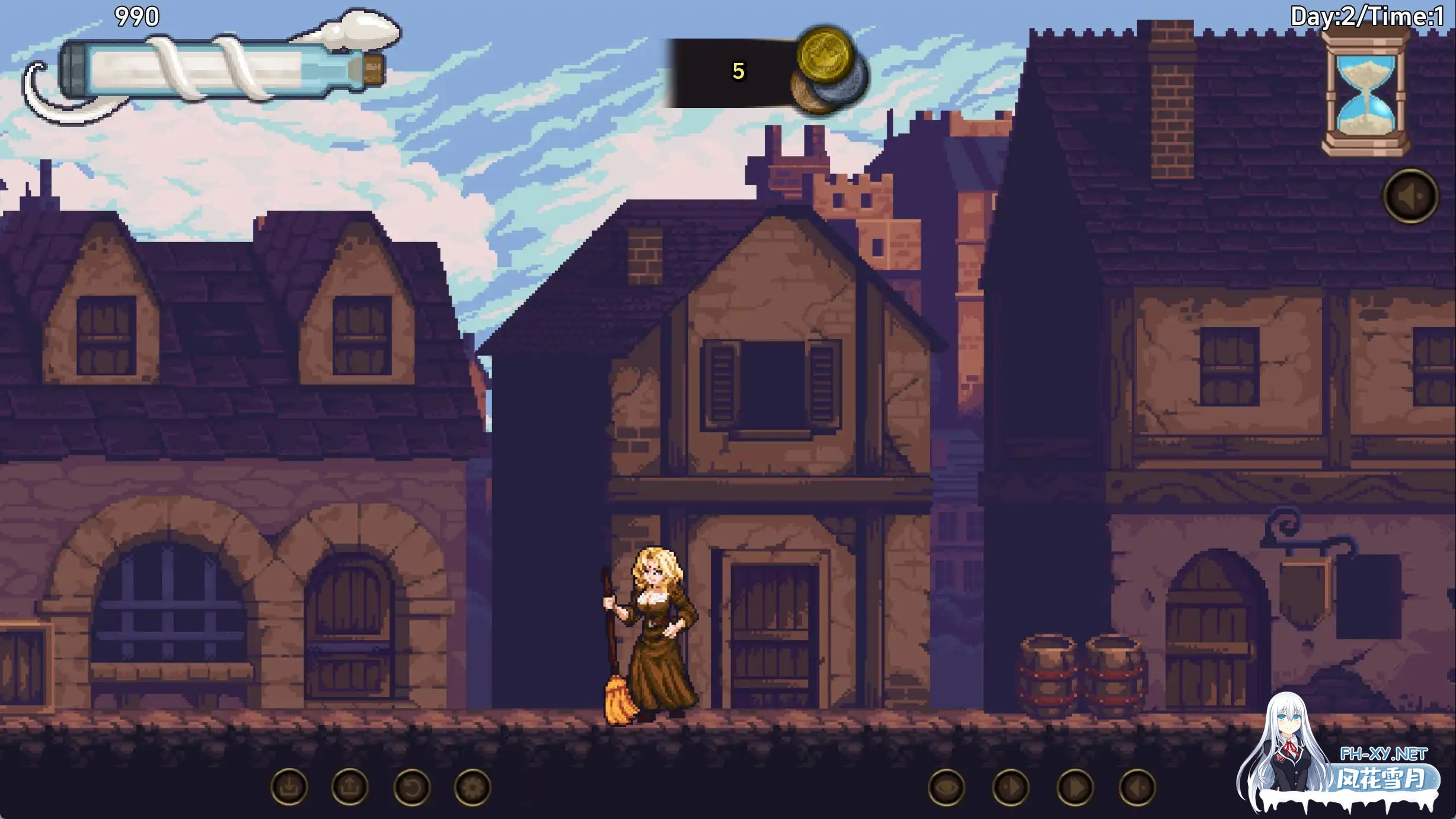
Task: Toggle the speaker sound button
Action: coord(1410,196)
